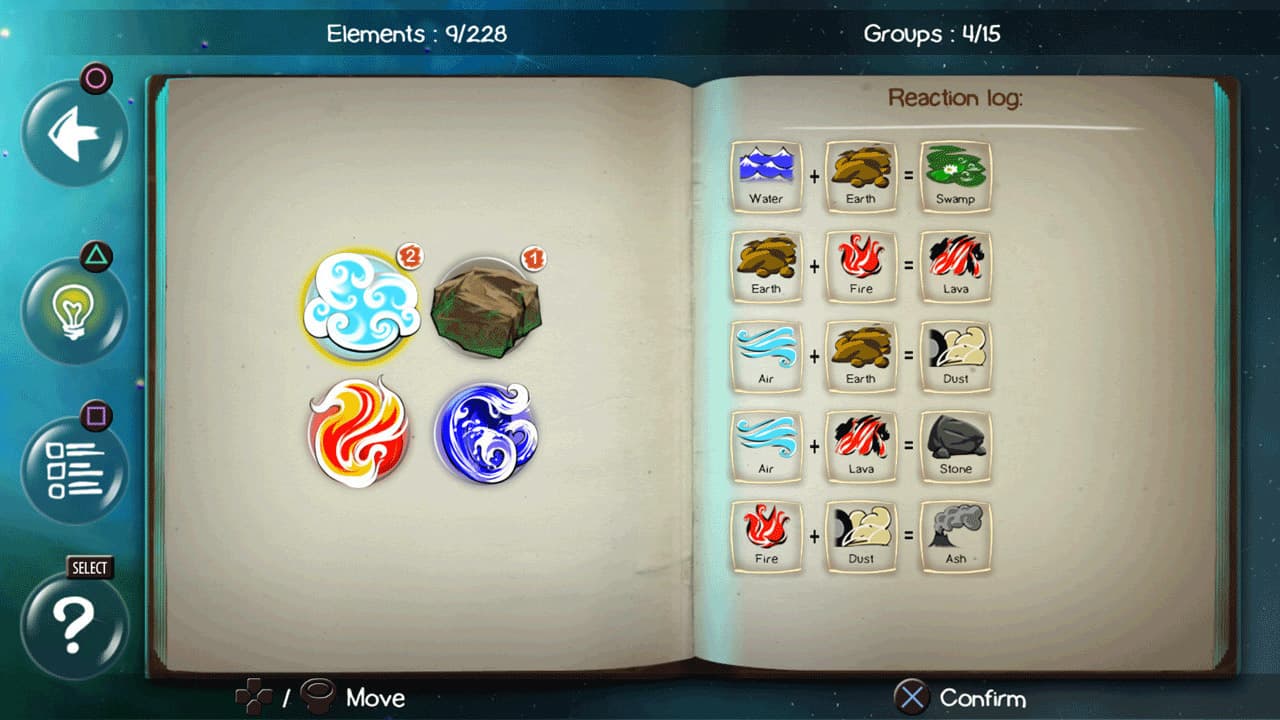1280x720 pixels.
Task: Click the Stone icon in the reaction log
Action: click(x=954, y=445)
